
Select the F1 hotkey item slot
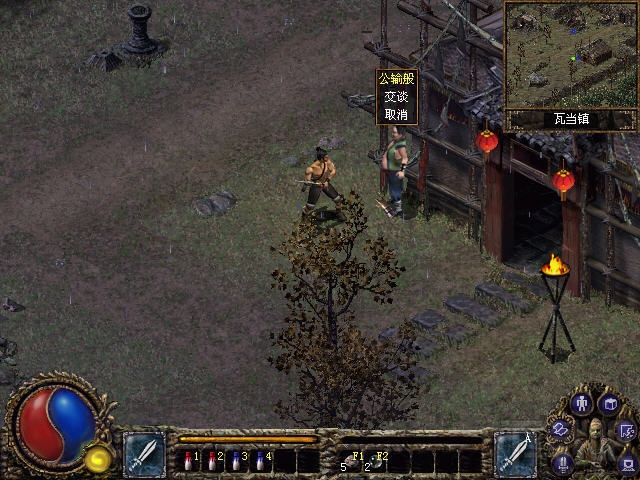pyautogui.click(x=350, y=461)
